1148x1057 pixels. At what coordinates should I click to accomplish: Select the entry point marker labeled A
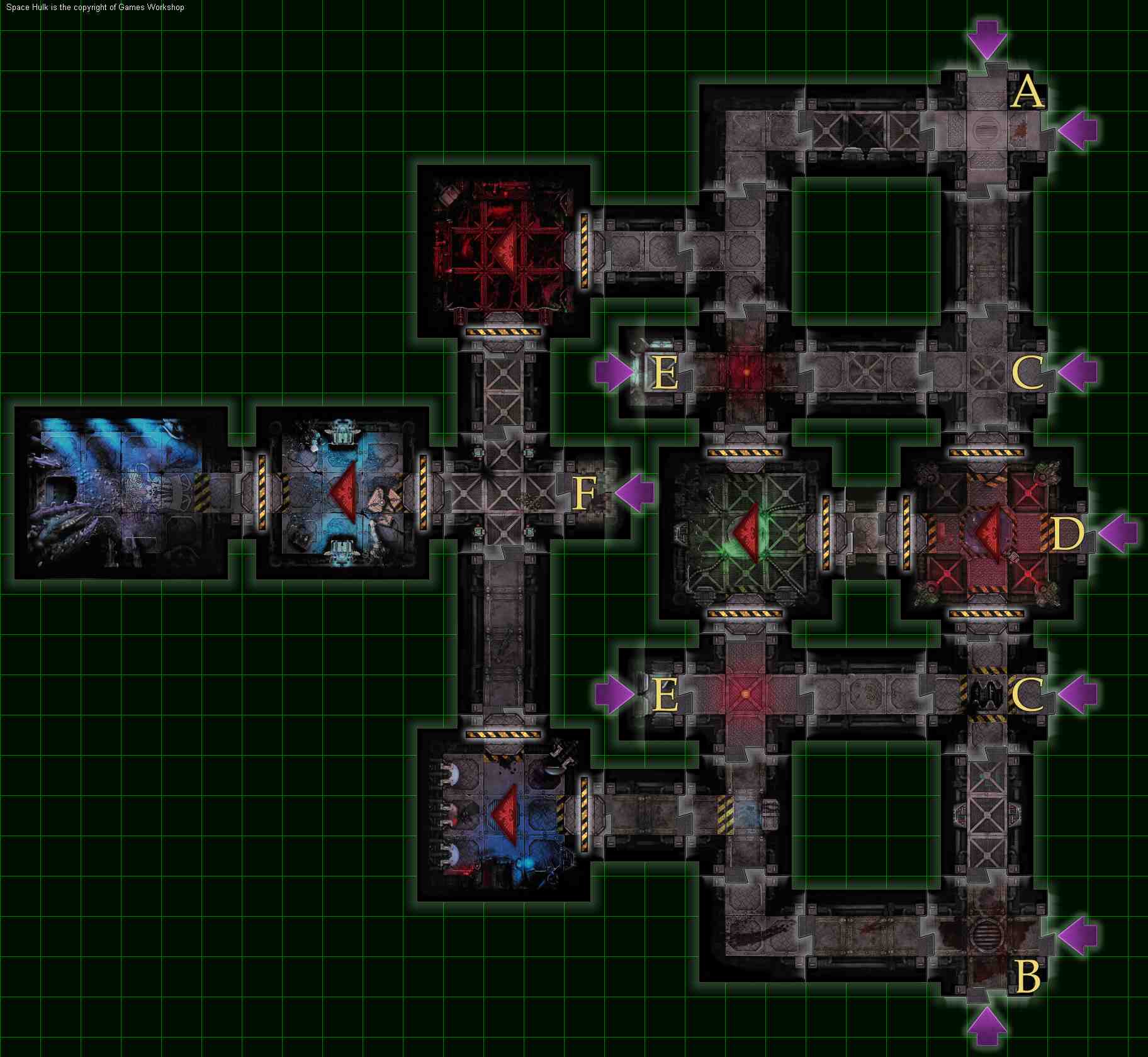coord(1027,92)
